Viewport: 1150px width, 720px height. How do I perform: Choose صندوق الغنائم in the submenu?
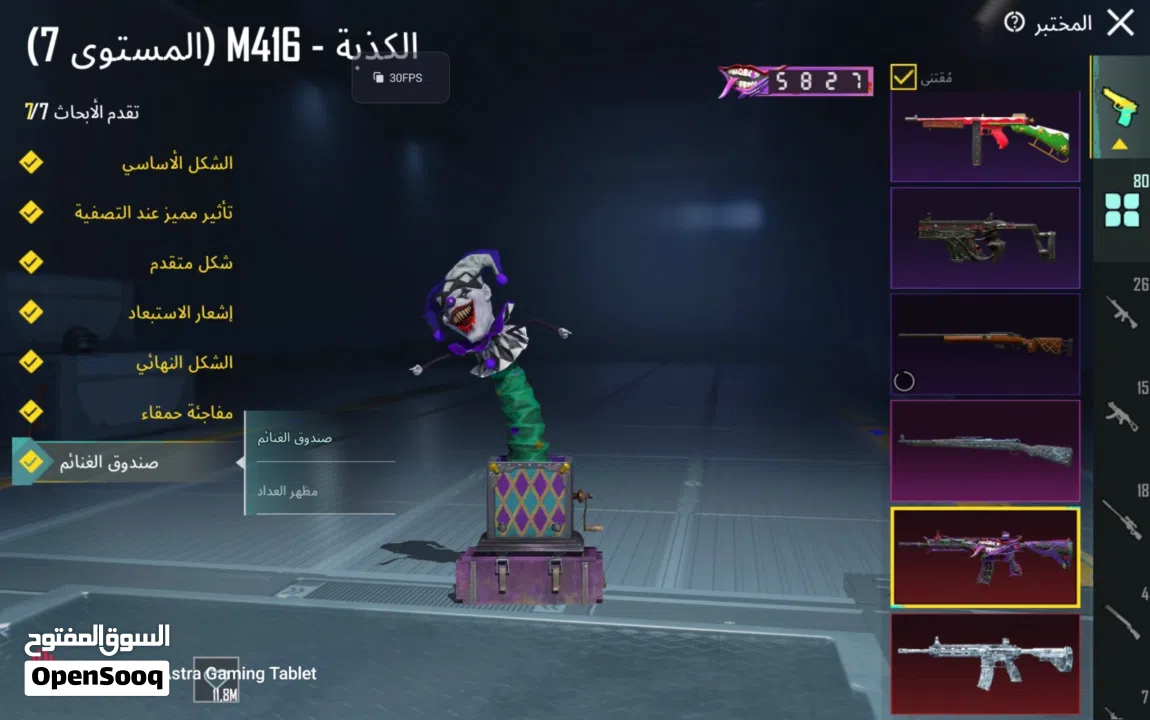[295, 438]
